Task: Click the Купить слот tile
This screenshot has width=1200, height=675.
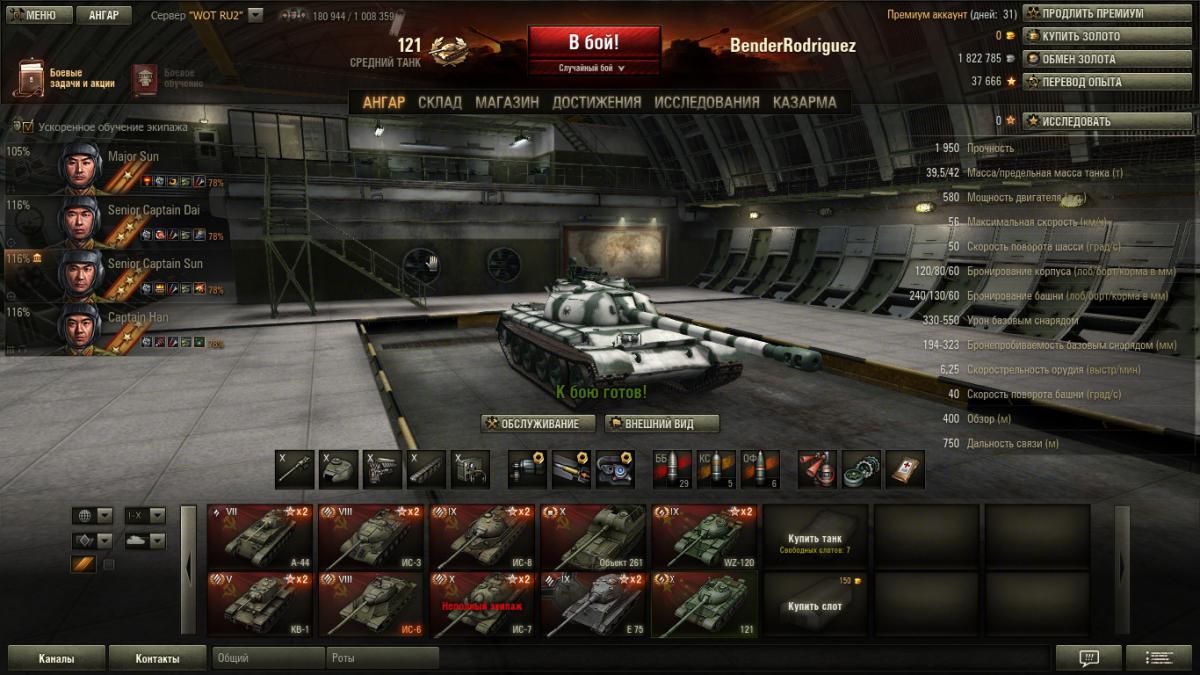Action: (816, 604)
